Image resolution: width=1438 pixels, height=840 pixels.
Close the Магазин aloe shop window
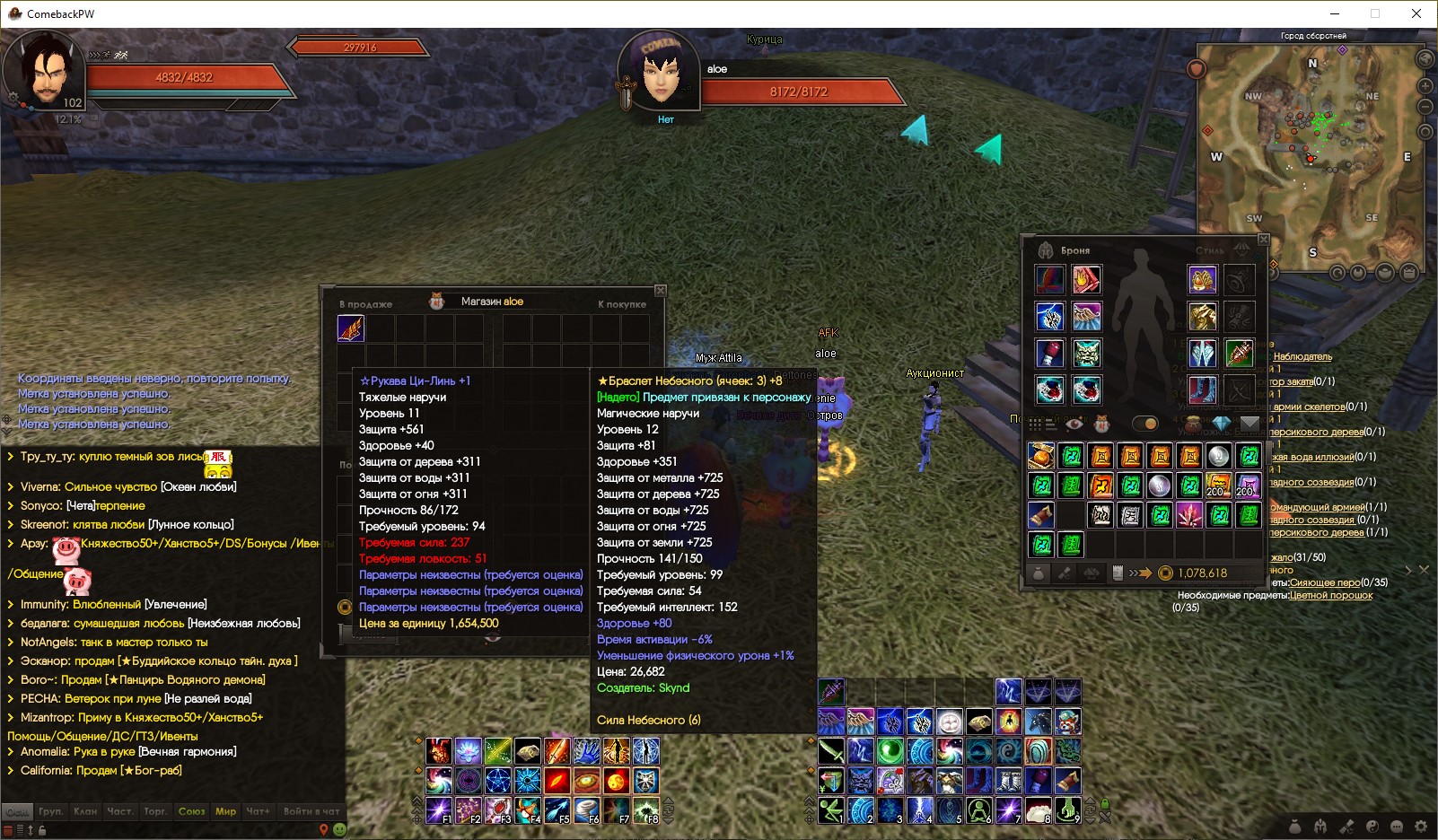661,290
